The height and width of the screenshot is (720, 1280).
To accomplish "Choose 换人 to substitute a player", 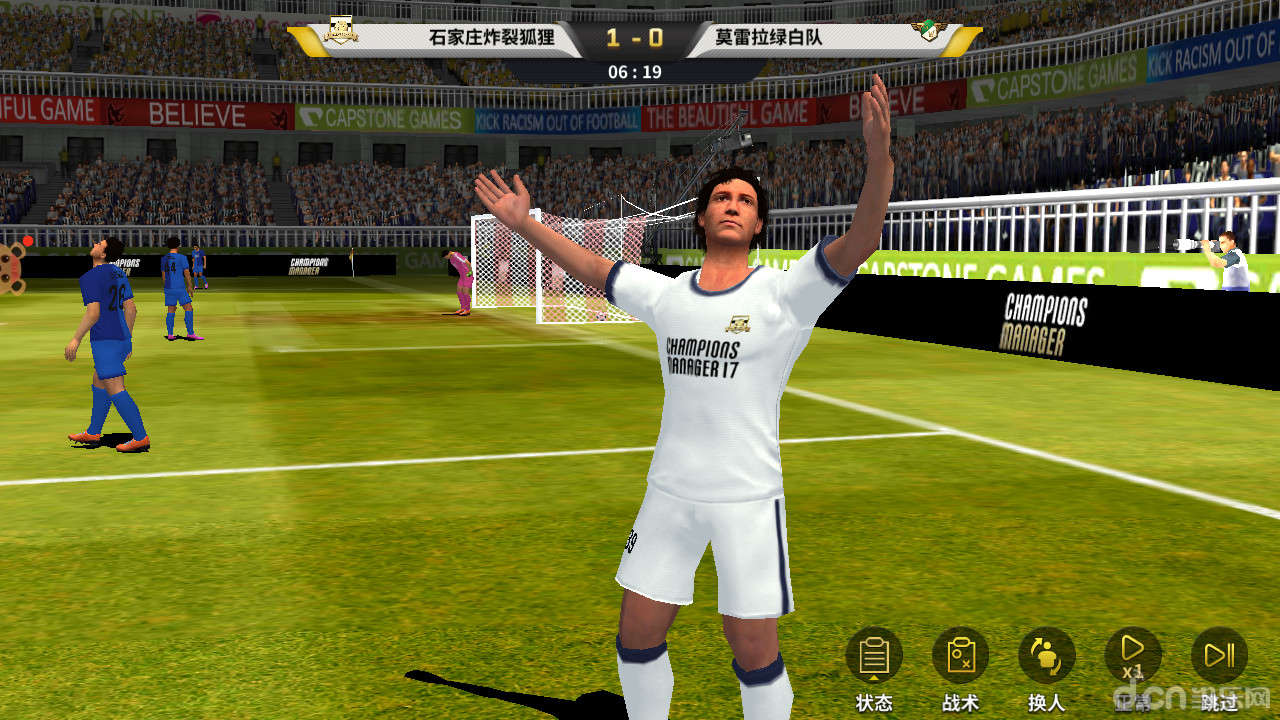I will [x=1046, y=656].
